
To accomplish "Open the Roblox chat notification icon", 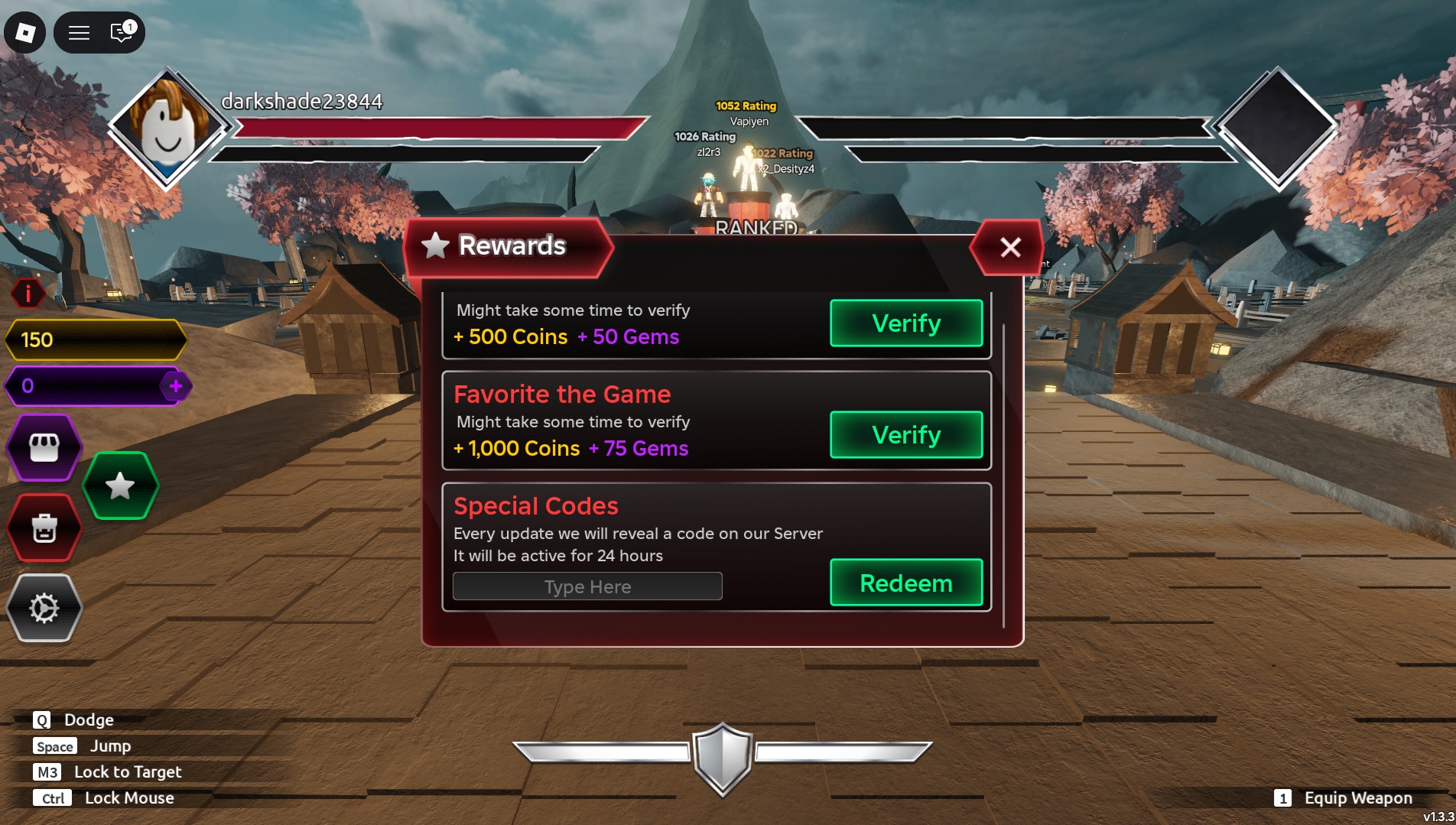I will tap(120, 33).
